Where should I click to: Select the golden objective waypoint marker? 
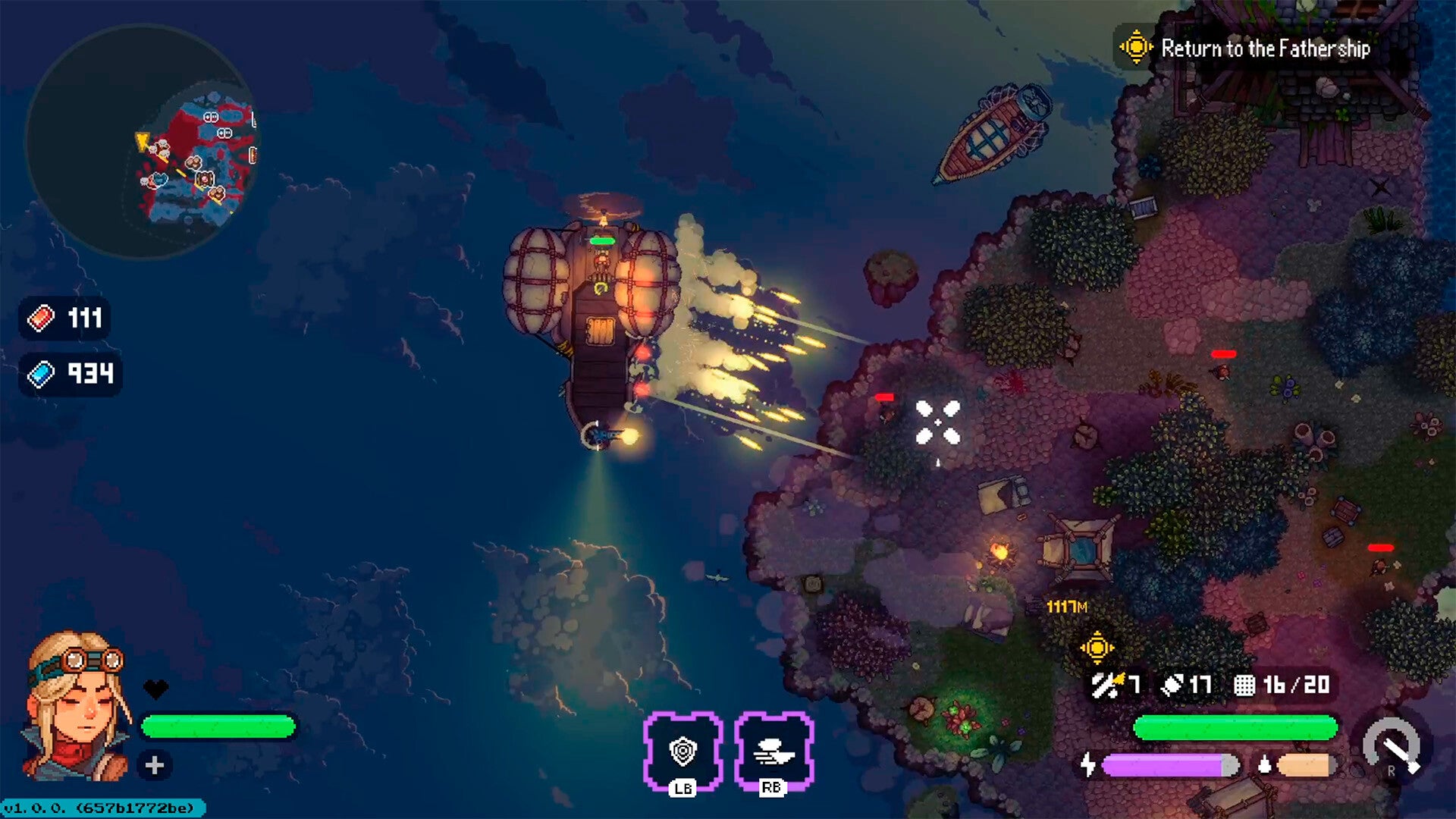pyautogui.click(x=1097, y=648)
